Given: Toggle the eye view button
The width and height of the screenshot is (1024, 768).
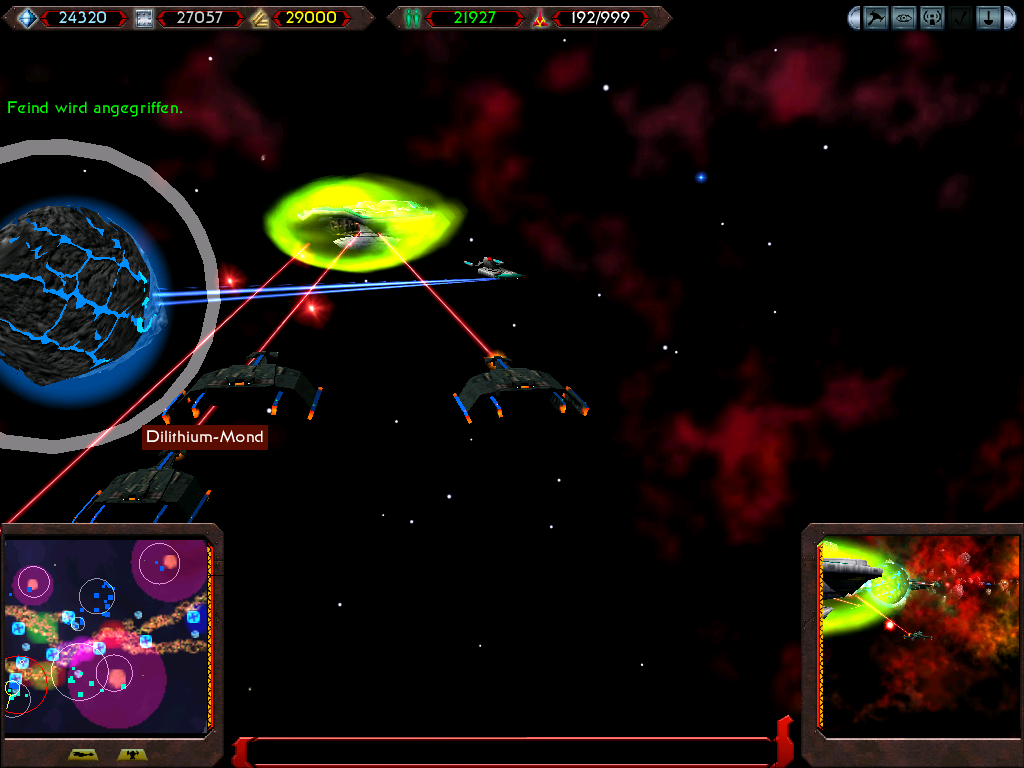Looking at the screenshot, I should coord(904,18).
